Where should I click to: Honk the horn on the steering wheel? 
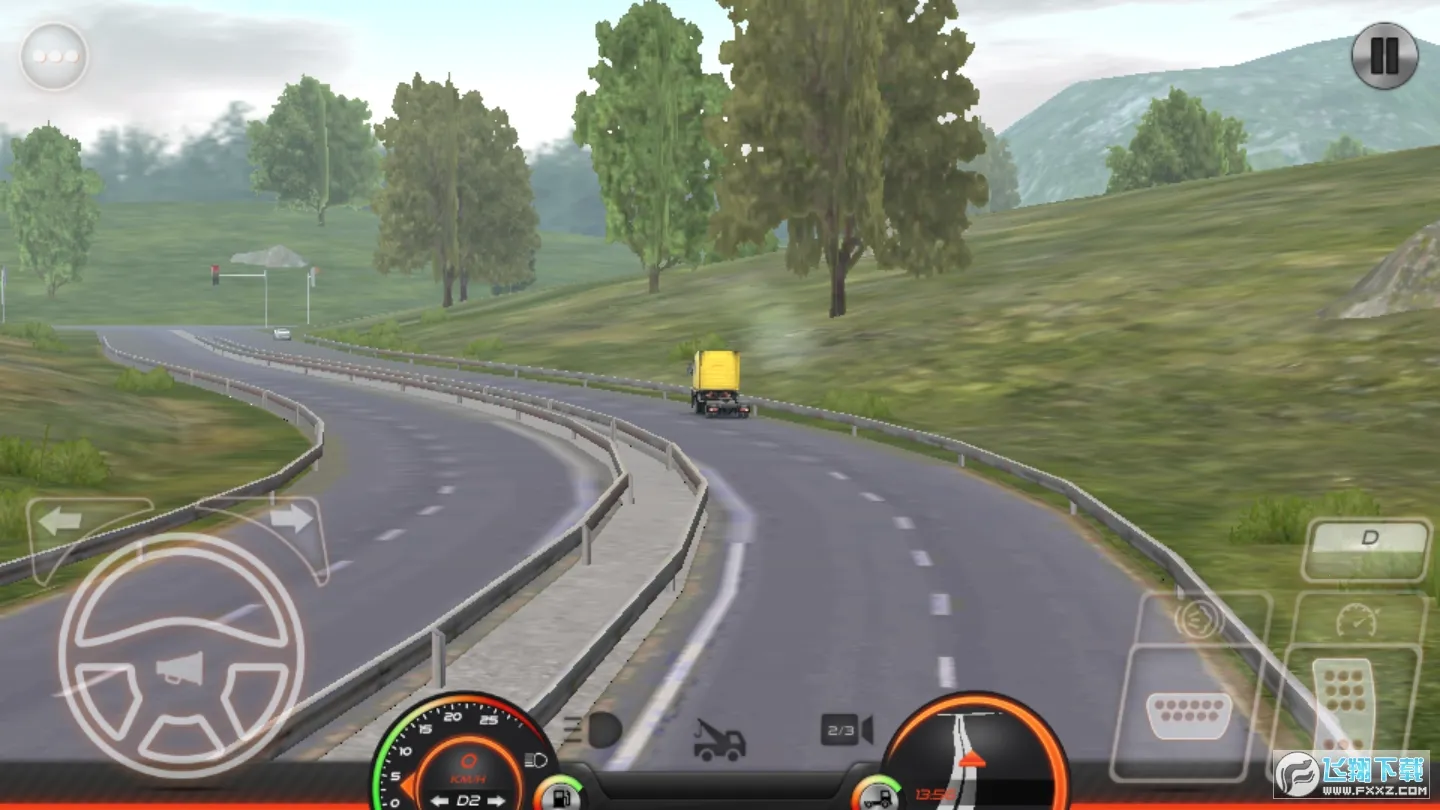pyautogui.click(x=181, y=668)
